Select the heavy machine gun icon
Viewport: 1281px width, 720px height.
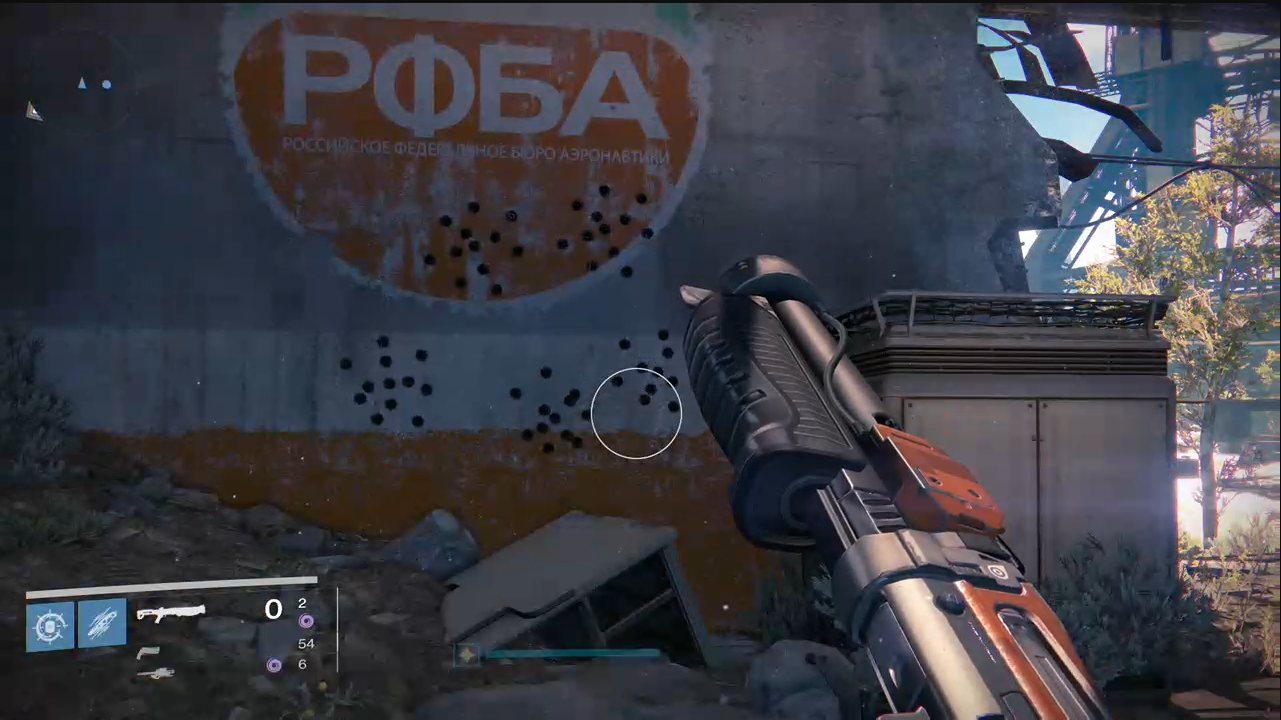157,673
